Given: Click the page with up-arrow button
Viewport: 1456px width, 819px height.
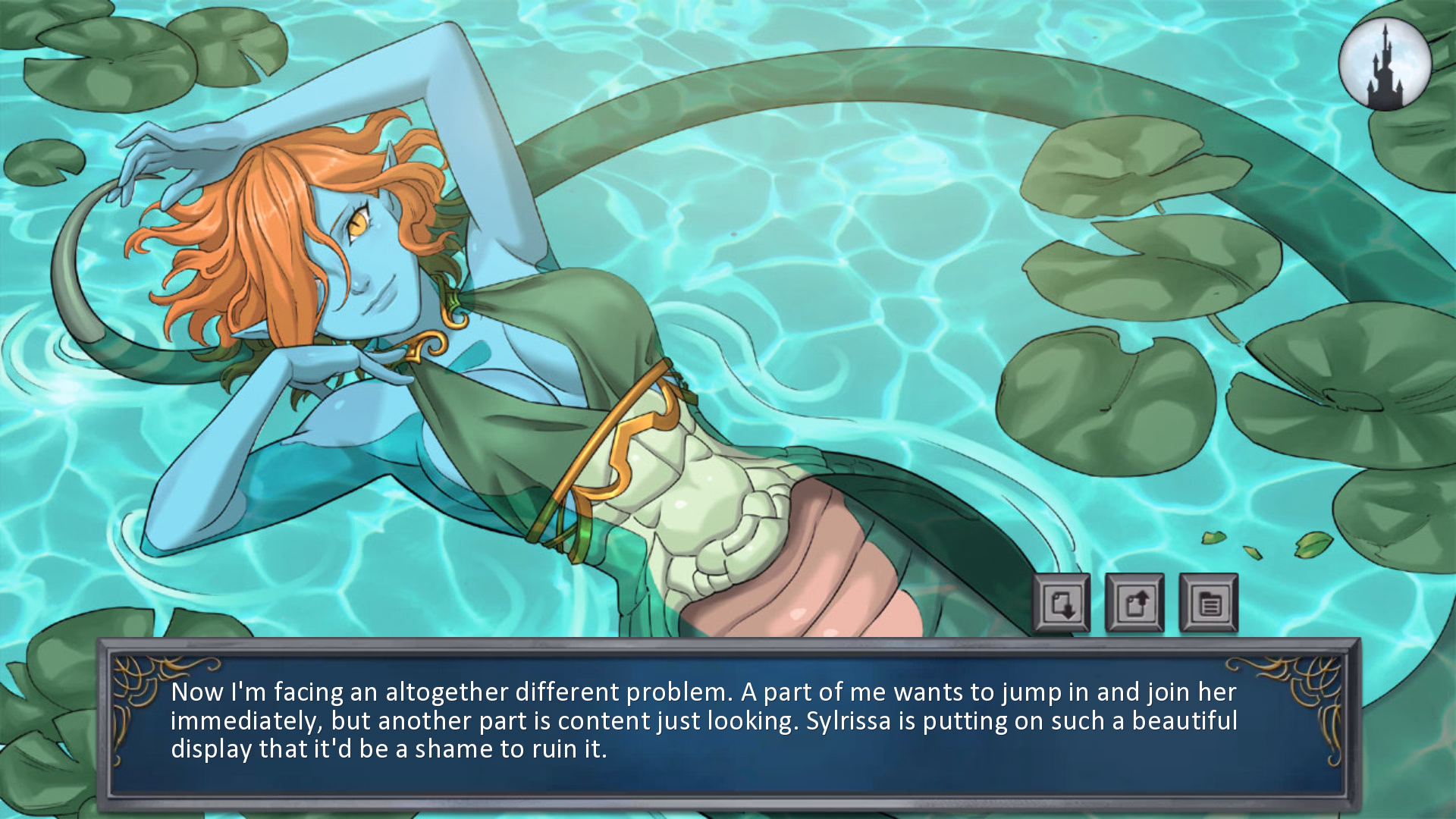Looking at the screenshot, I should [1134, 604].
